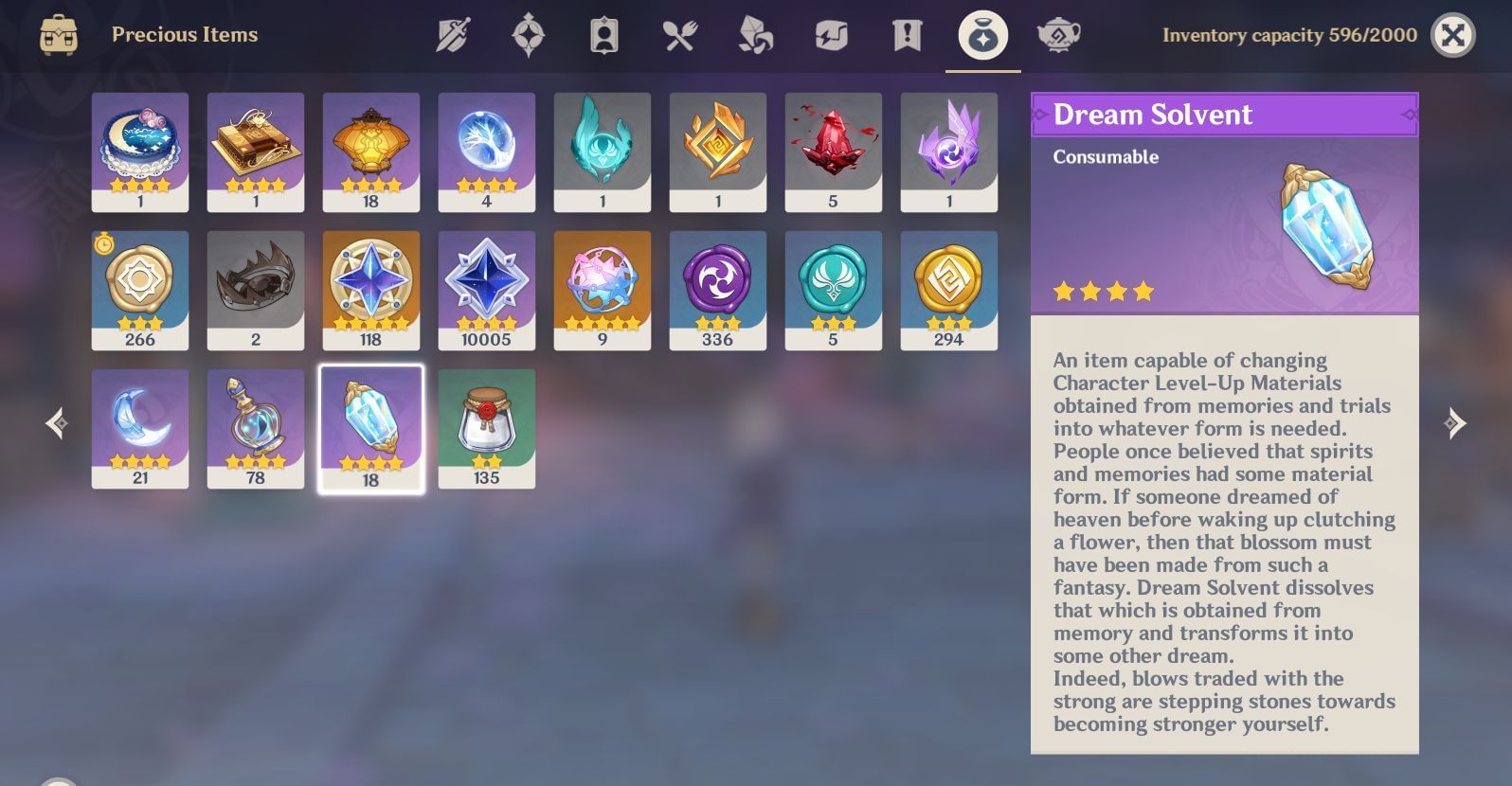This screenshot has height=786, width=1512.
Task: Open the Materials crystal tab
Action: (x=756, y=35)
